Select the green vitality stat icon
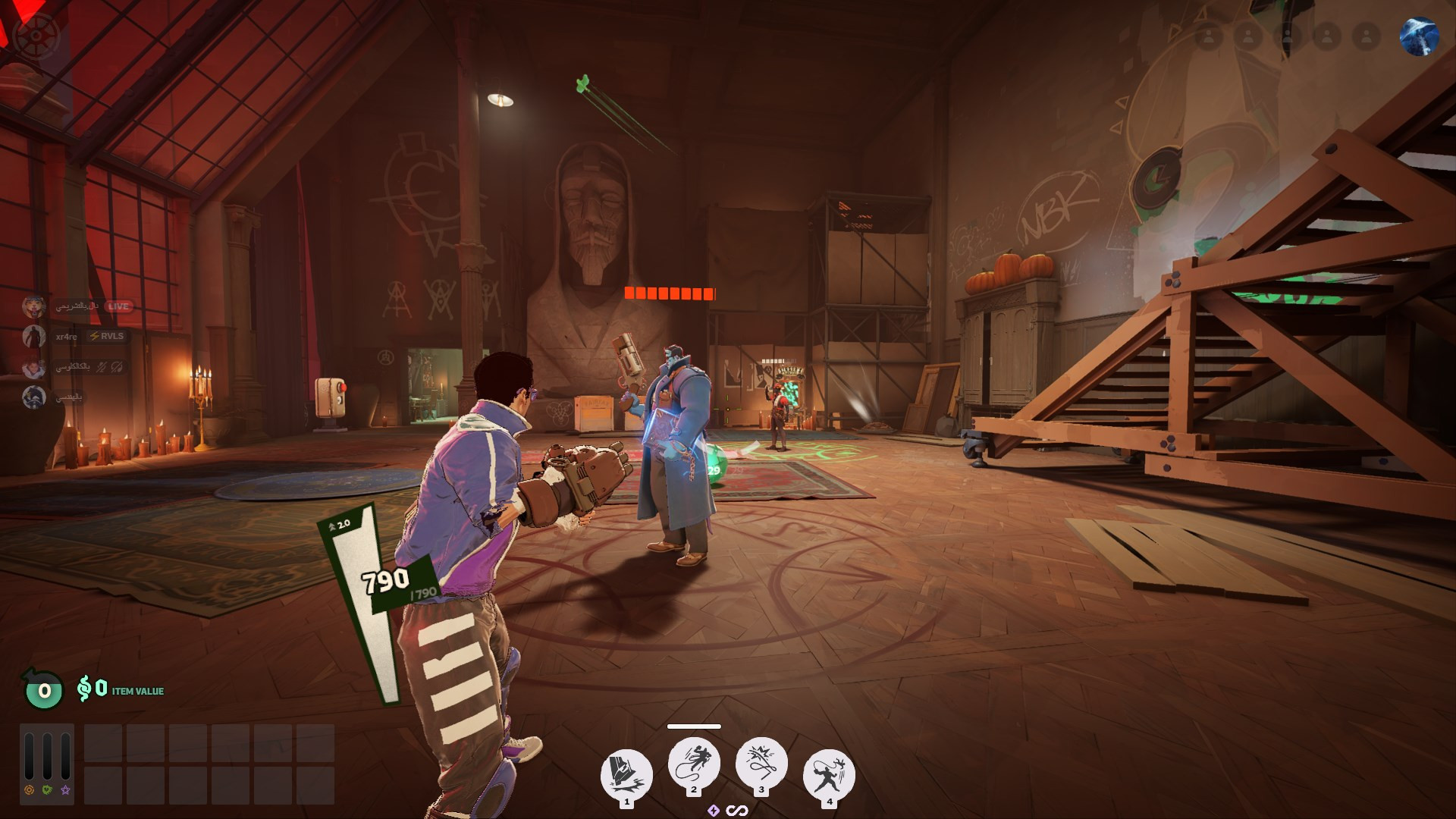 47,790
